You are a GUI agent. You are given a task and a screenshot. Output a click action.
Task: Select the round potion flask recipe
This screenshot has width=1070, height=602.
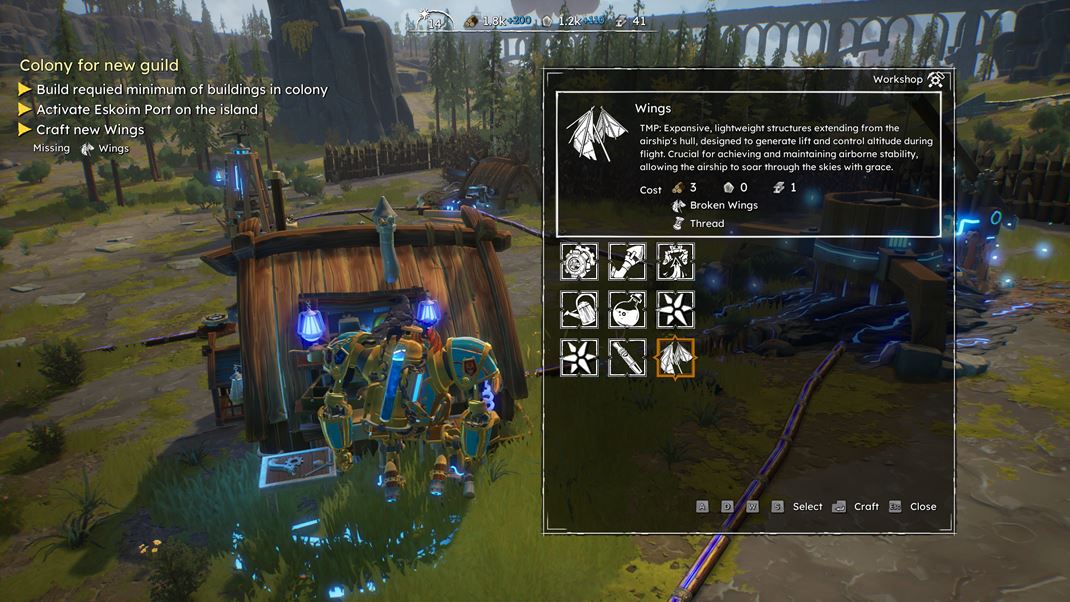[627, 310]
